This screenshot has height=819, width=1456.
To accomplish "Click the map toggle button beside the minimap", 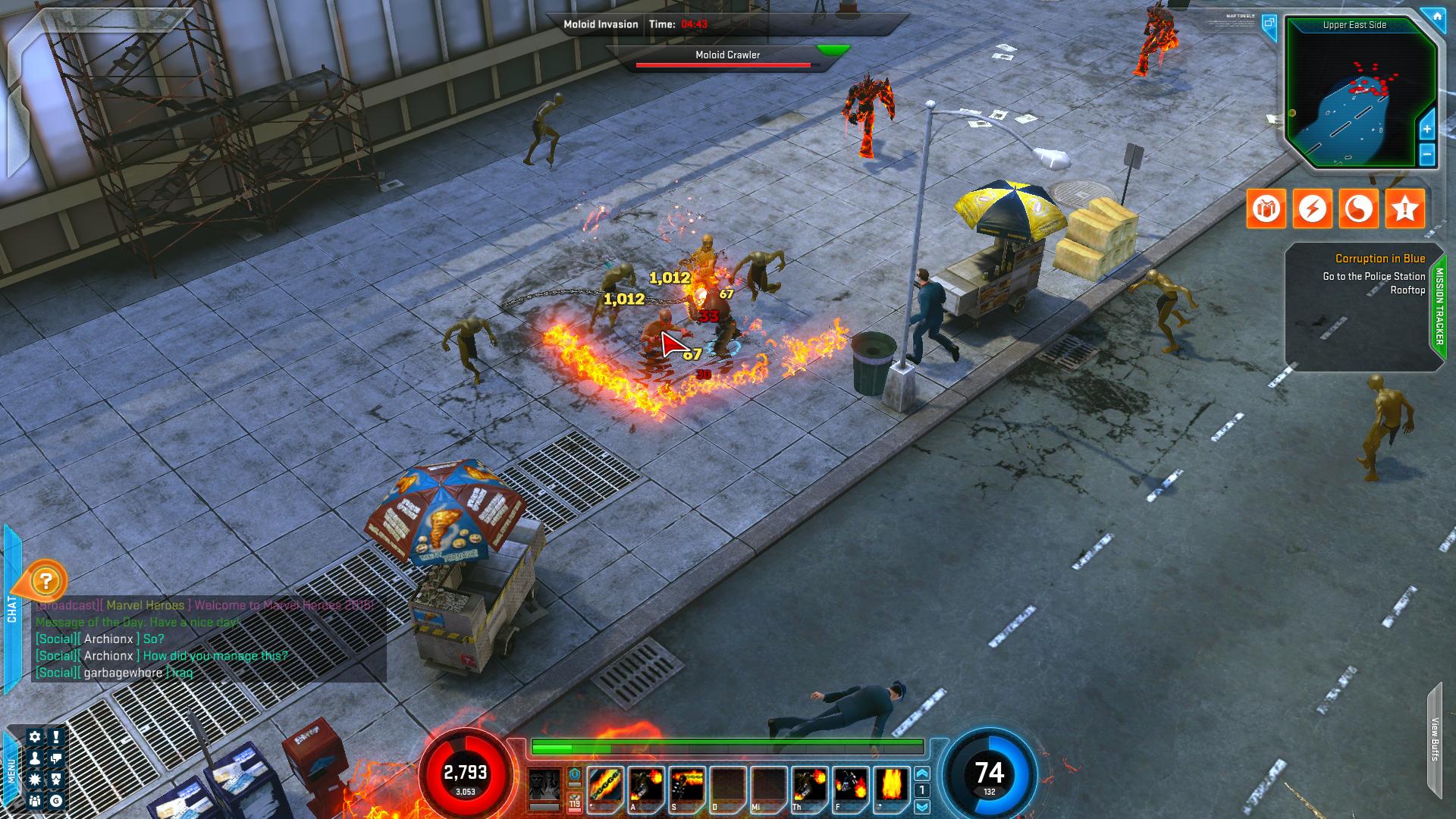I will pyautogui.click(x=1269, y=24).
